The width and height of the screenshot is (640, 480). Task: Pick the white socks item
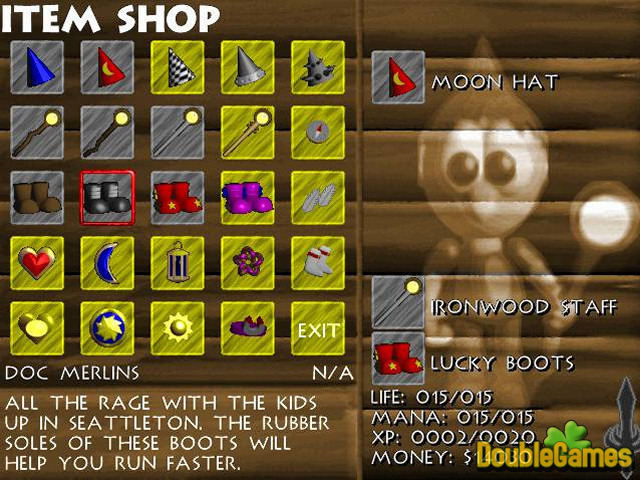[317, 263]
